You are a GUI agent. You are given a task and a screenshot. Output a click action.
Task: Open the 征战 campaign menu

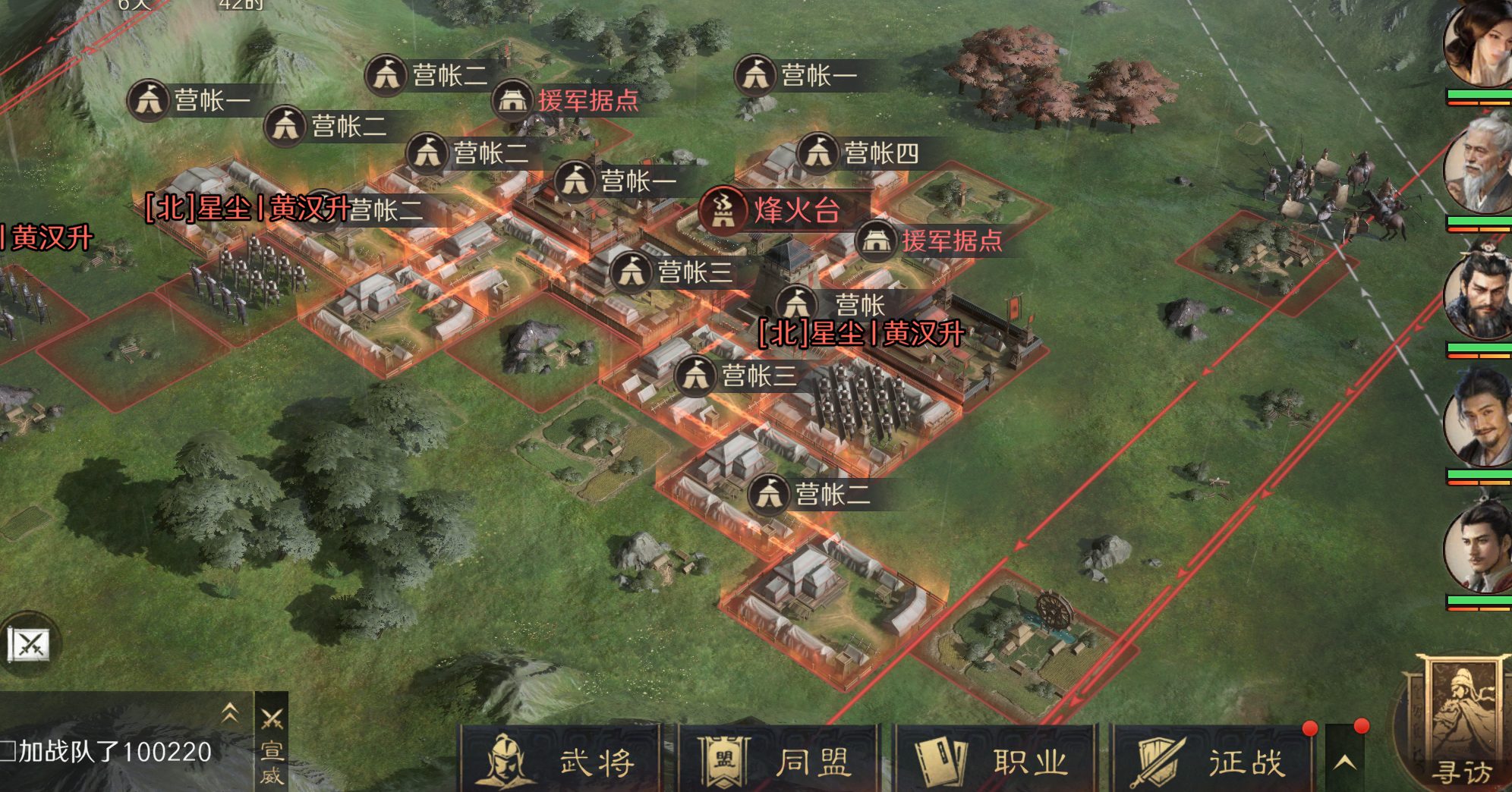[1212, 760]
